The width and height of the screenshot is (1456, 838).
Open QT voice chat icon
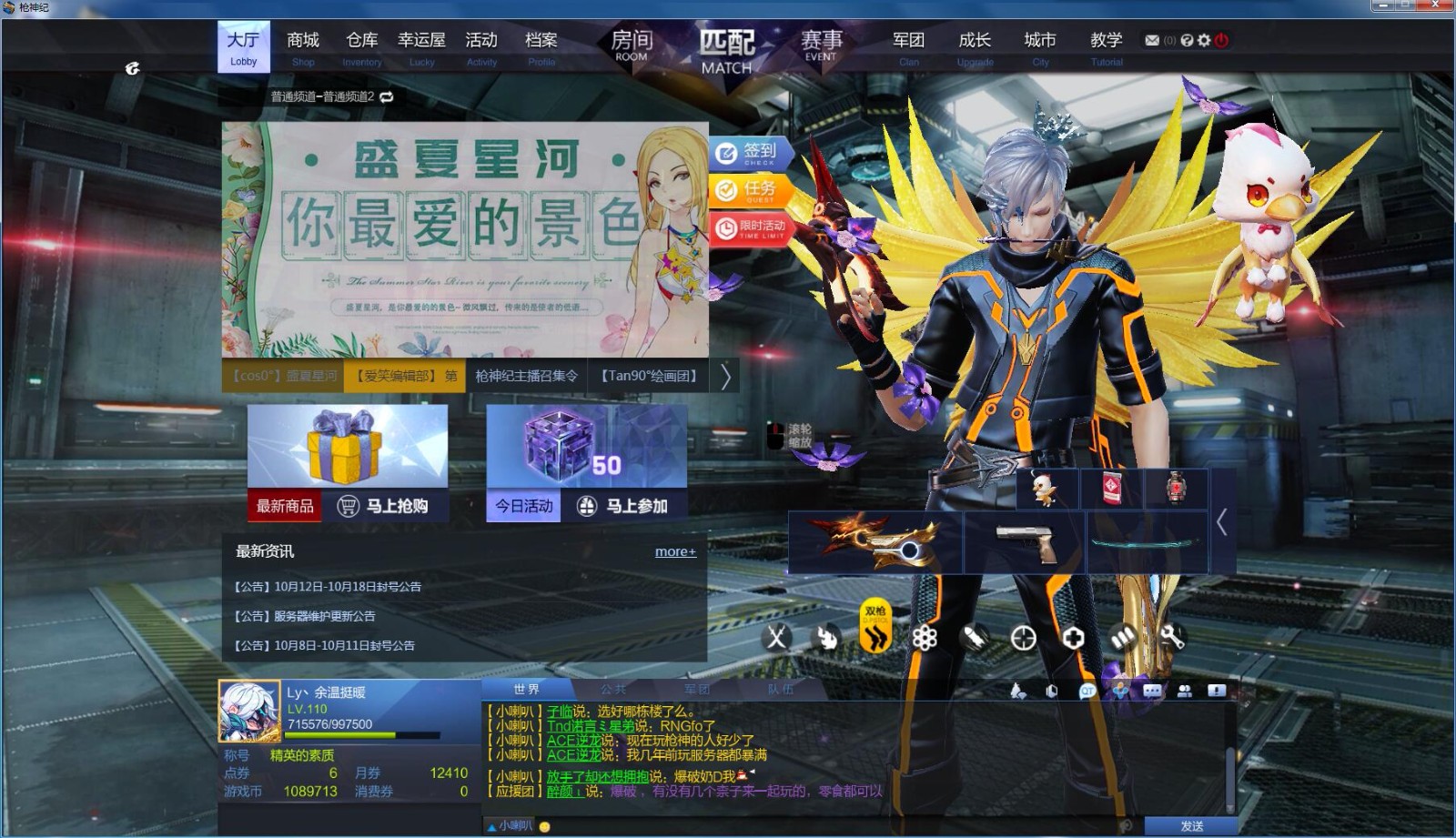(1087, 692)
